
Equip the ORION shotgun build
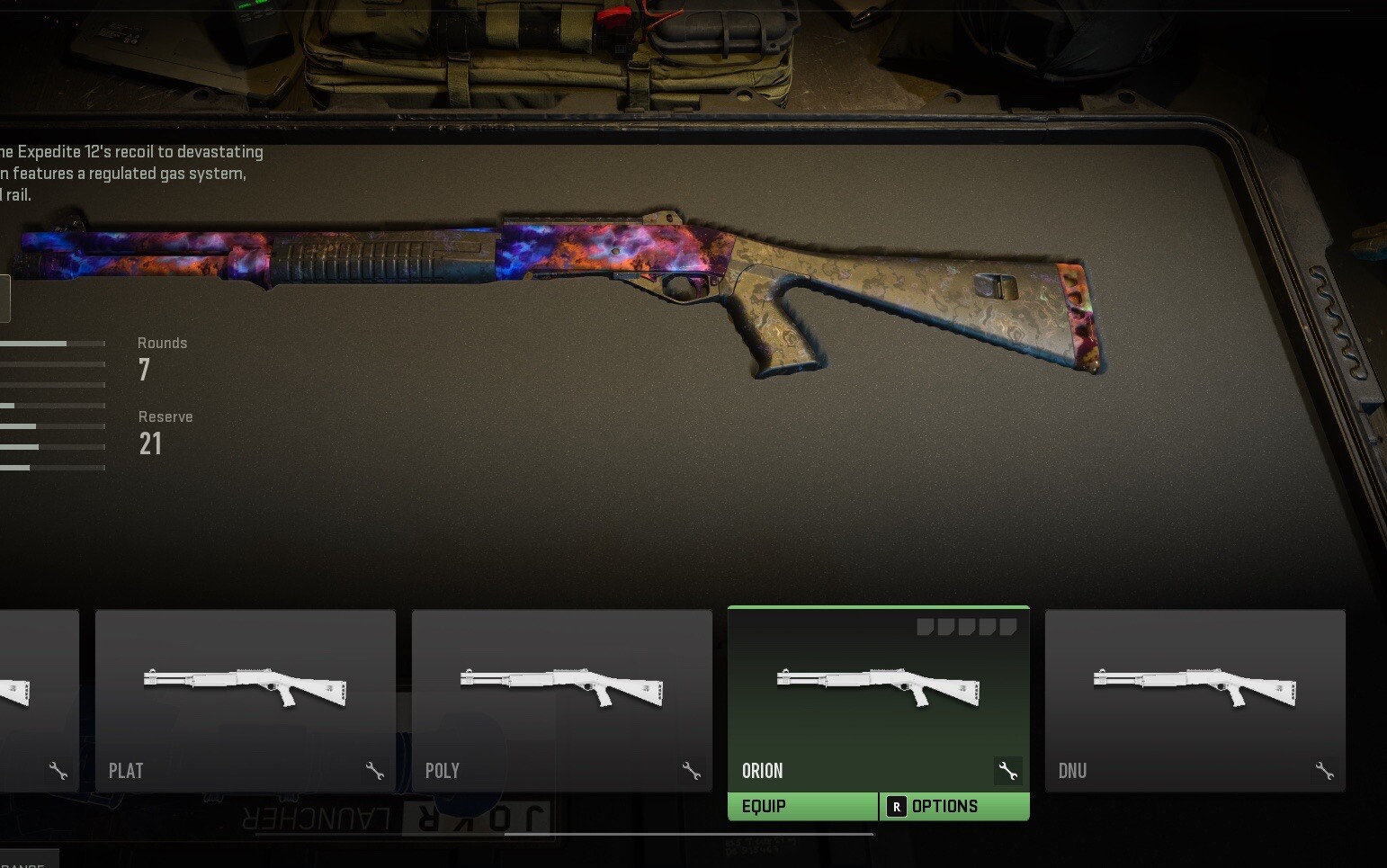(x=802, y=806)
